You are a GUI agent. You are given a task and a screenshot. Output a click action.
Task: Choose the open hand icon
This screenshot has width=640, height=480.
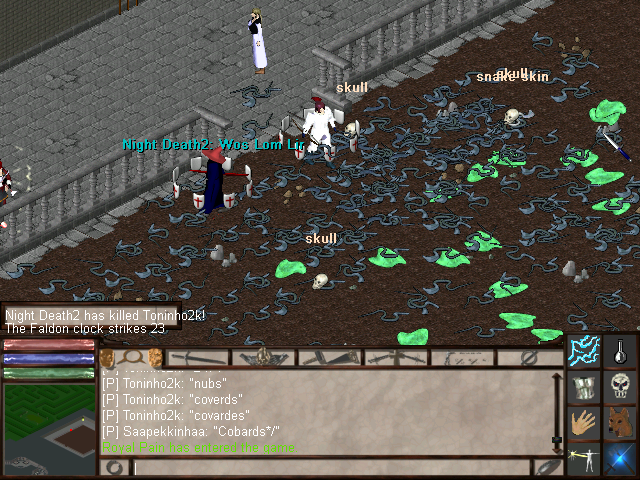(x=584, y=422)
